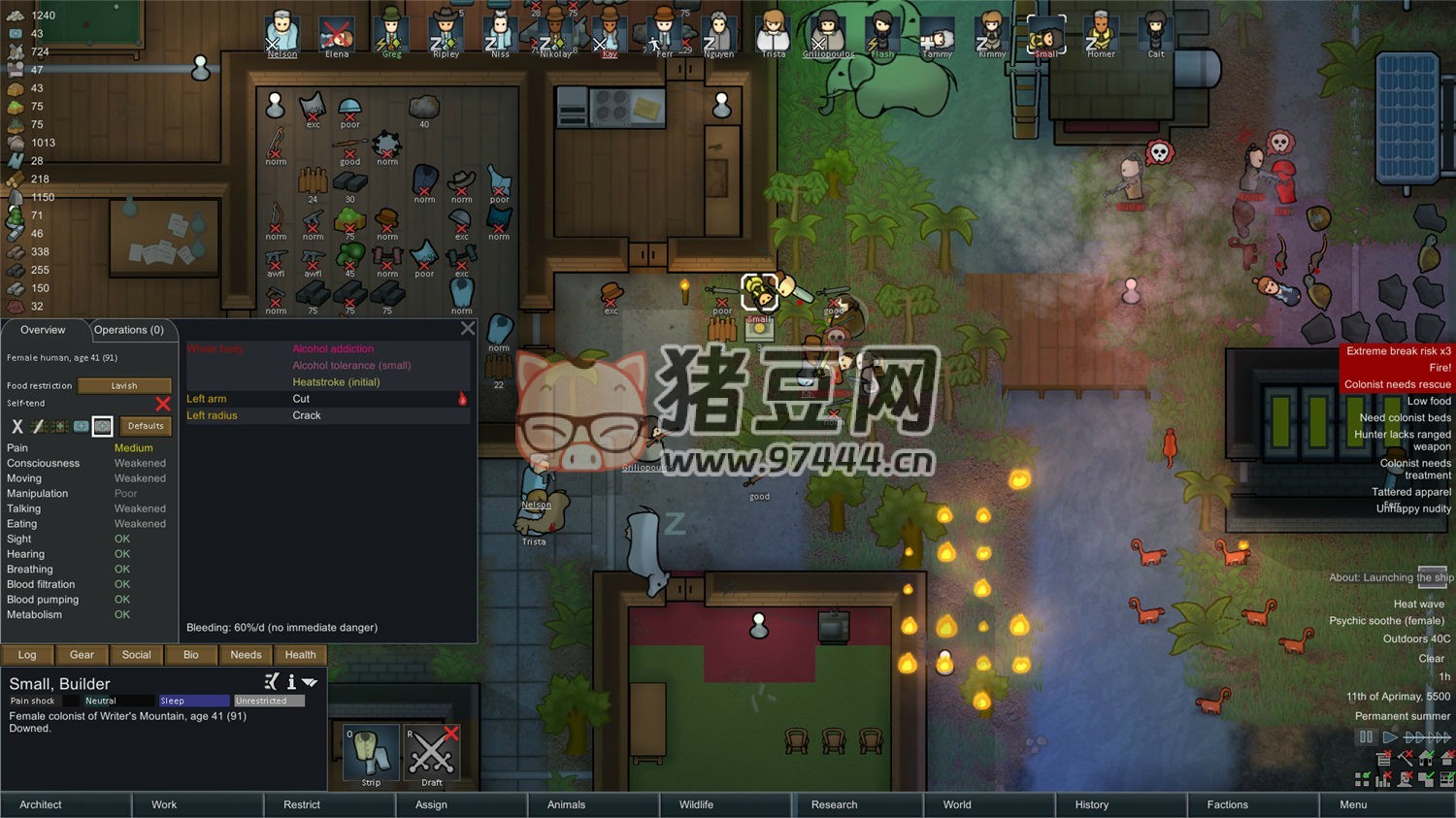The width and height of the screenshot is (1456, 818).
Task: Open the Animals menu
Action: point(566,804)
